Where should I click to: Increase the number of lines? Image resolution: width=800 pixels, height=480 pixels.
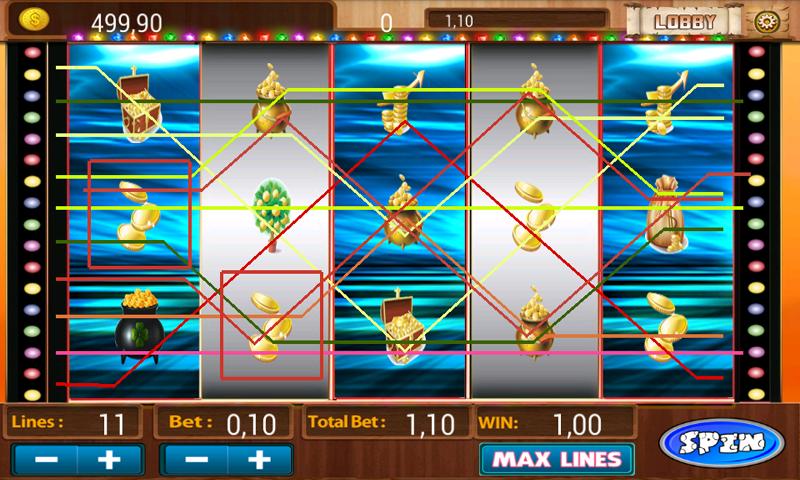(x=110, y=460)
